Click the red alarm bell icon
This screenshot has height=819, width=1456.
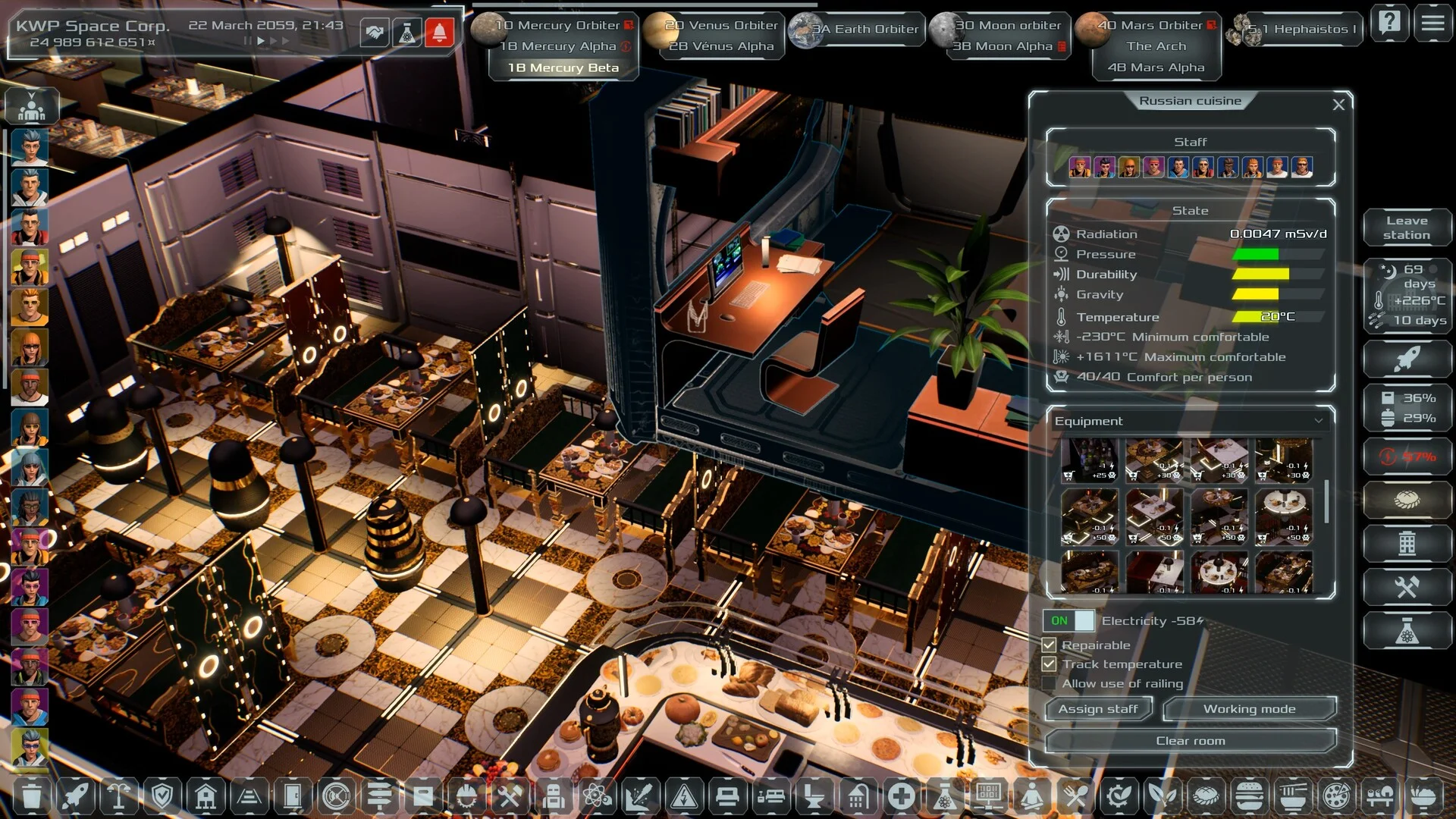(440, 33)
